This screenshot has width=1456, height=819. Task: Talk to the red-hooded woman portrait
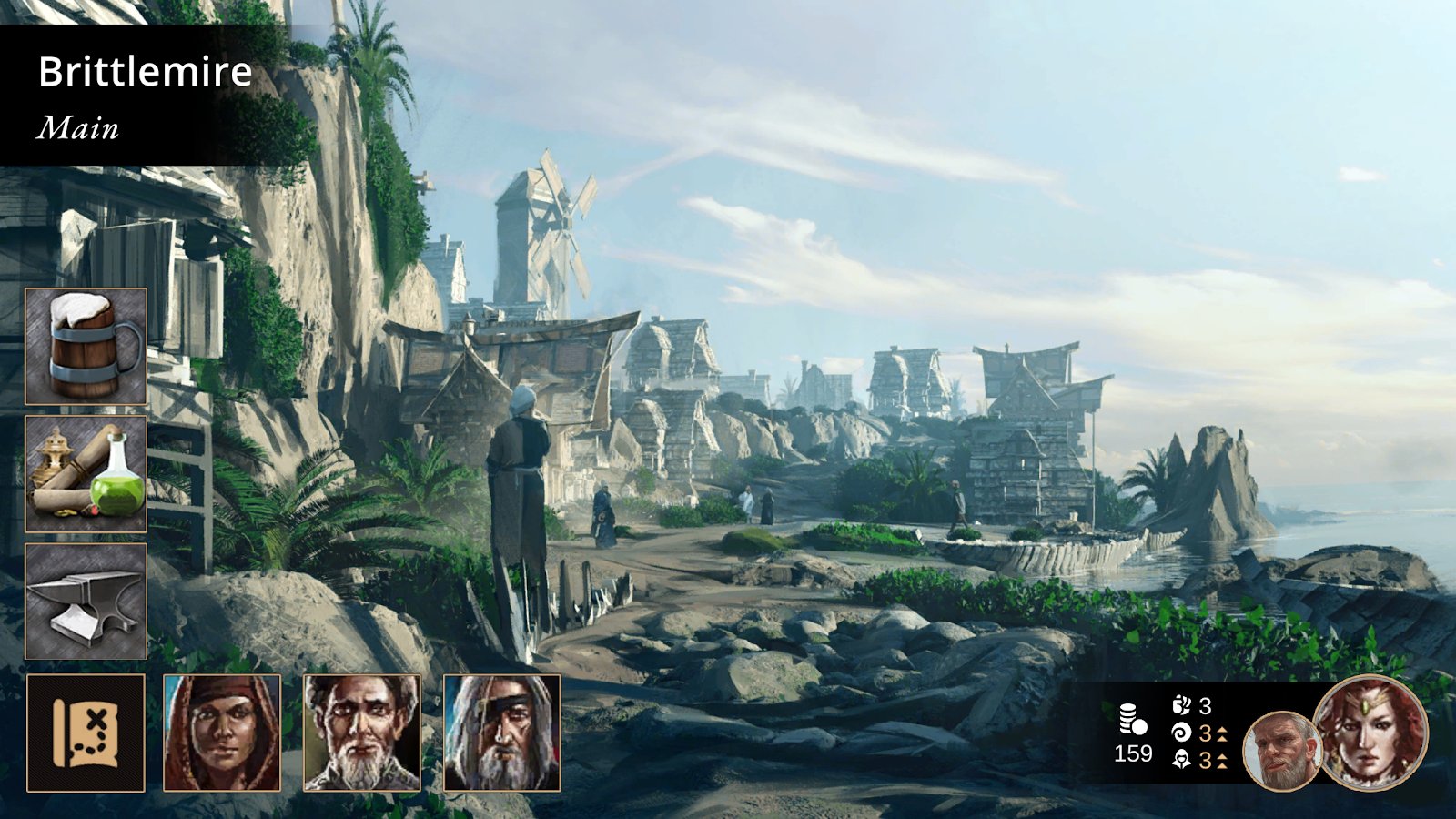[x=222, y=733]
